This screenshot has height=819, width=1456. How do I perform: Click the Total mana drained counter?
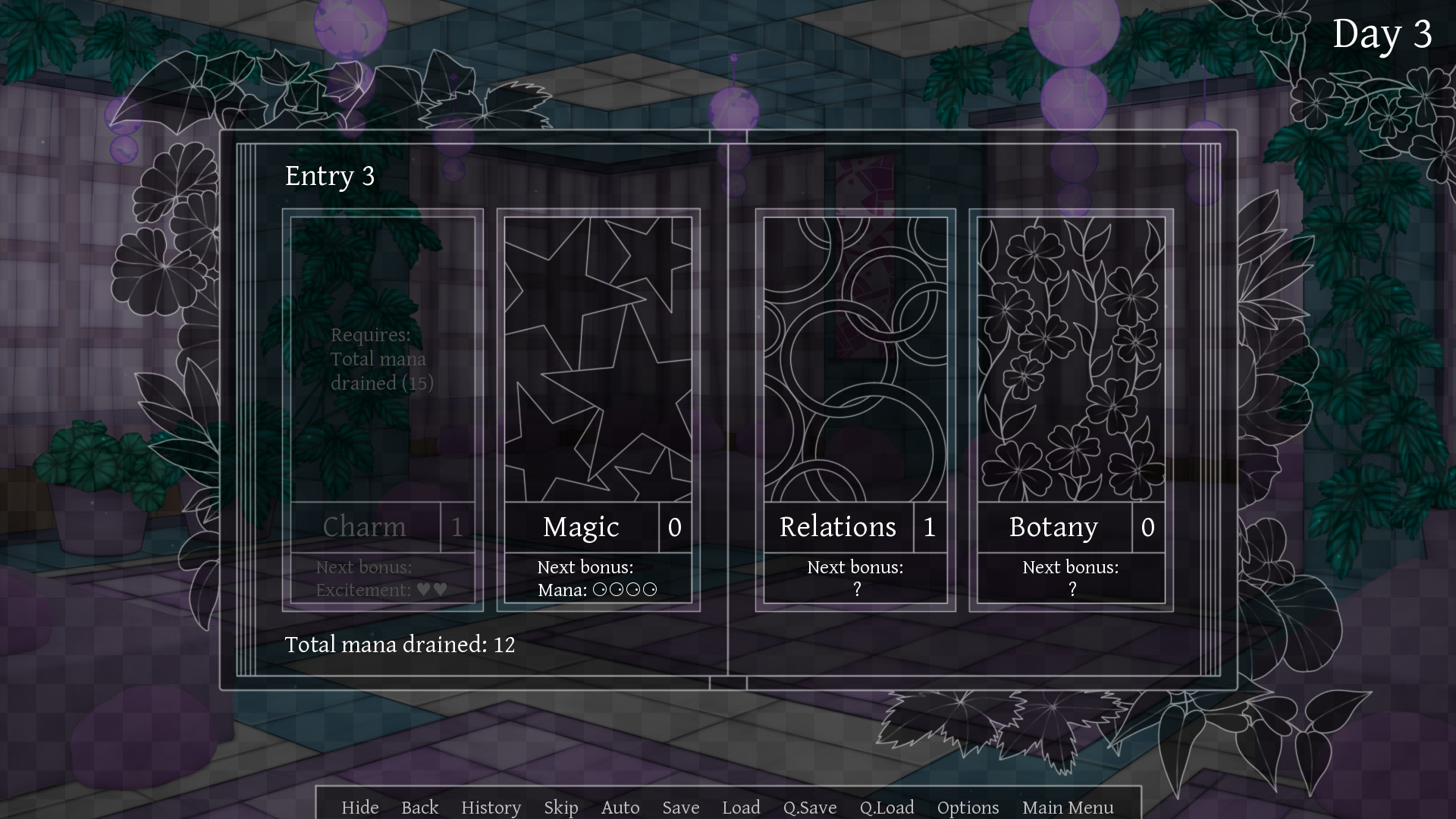point(400,645)
